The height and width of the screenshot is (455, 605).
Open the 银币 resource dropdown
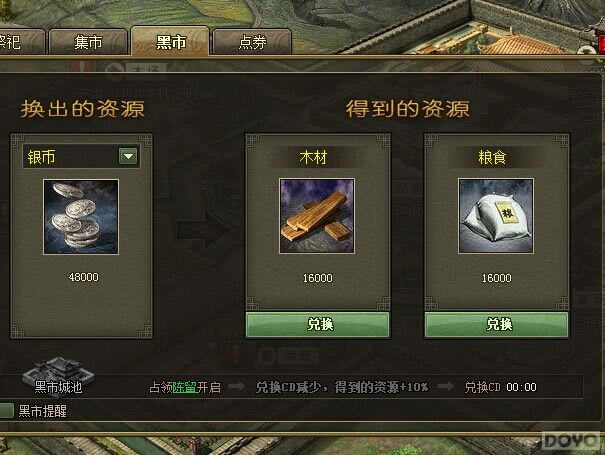click(x=127, y=156)
